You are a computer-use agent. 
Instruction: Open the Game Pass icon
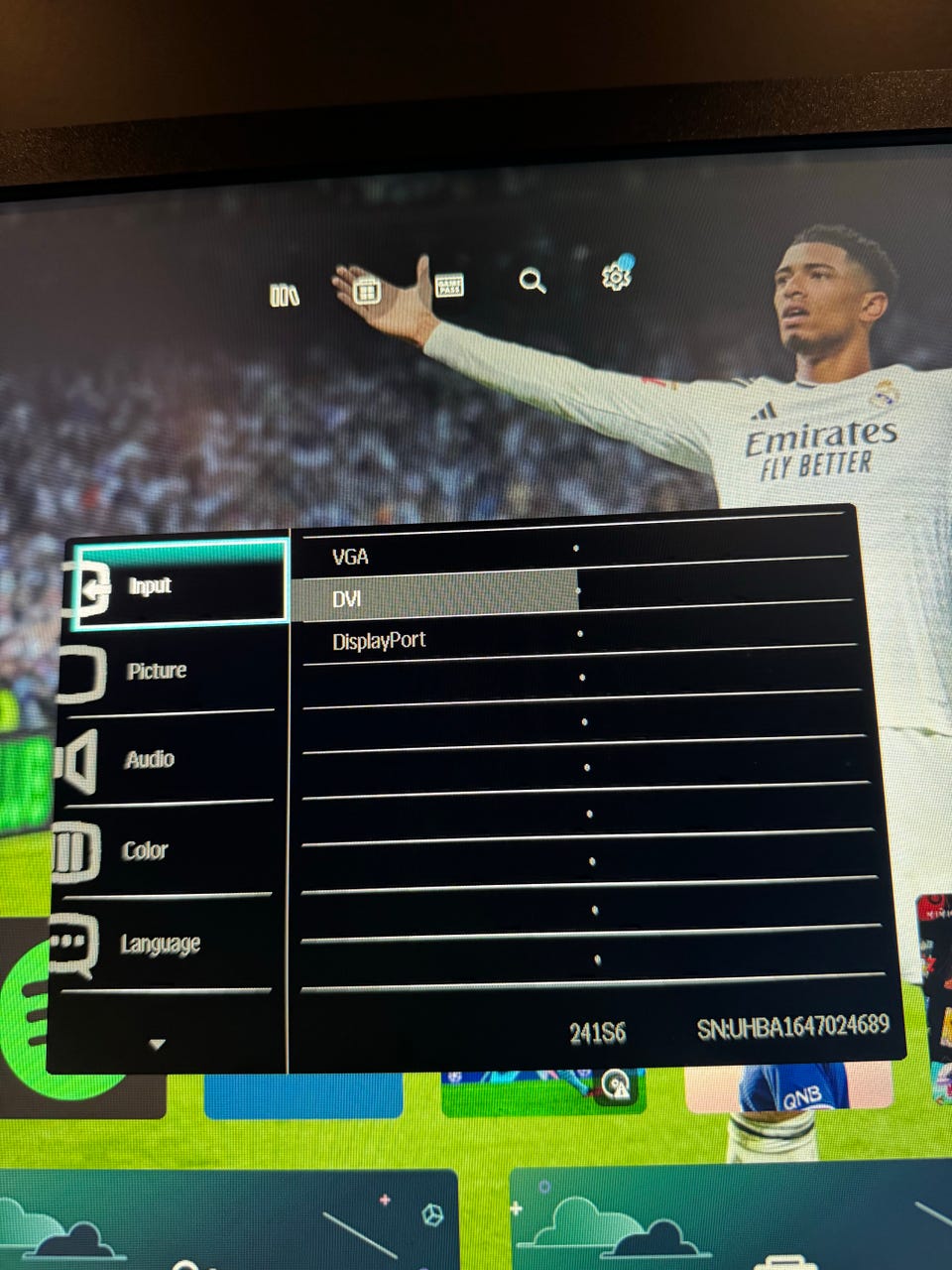(x=449, y=287)
